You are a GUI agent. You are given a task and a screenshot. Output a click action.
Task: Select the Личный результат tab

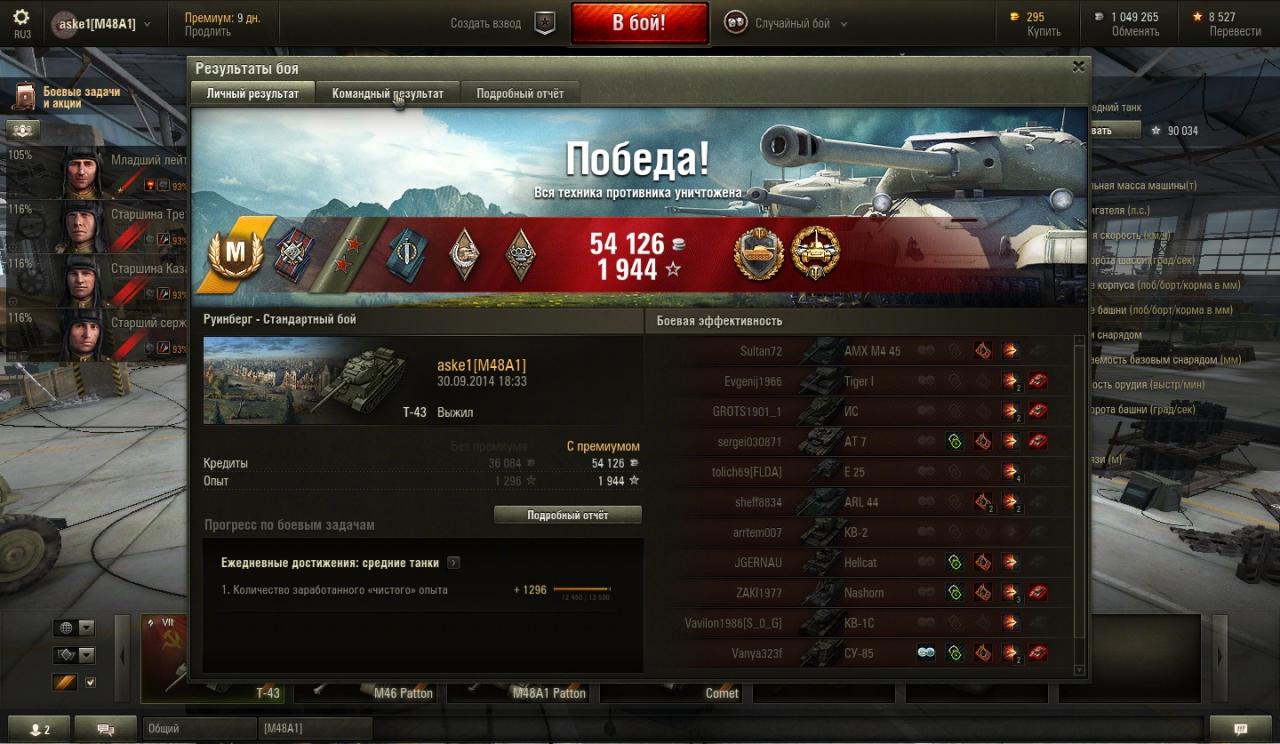[253, 93]
